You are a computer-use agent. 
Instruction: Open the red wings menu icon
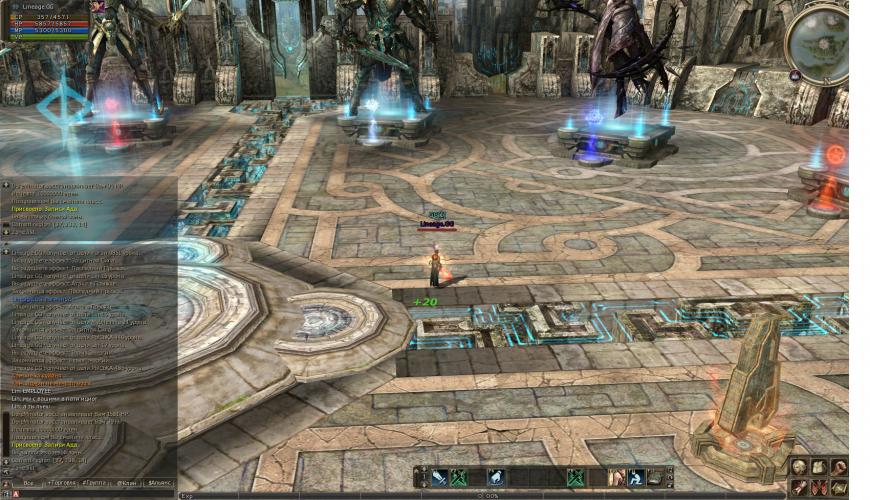819,487
